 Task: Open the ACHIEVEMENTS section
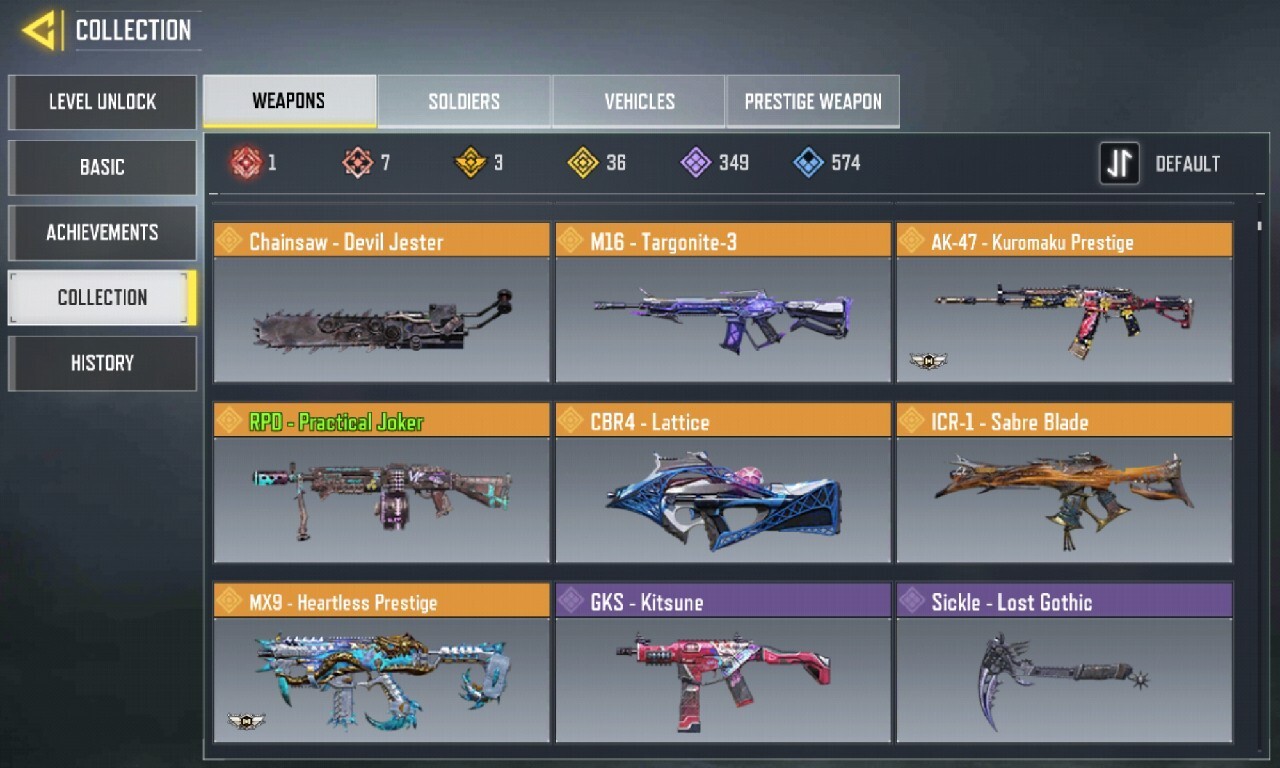[101, 232]
